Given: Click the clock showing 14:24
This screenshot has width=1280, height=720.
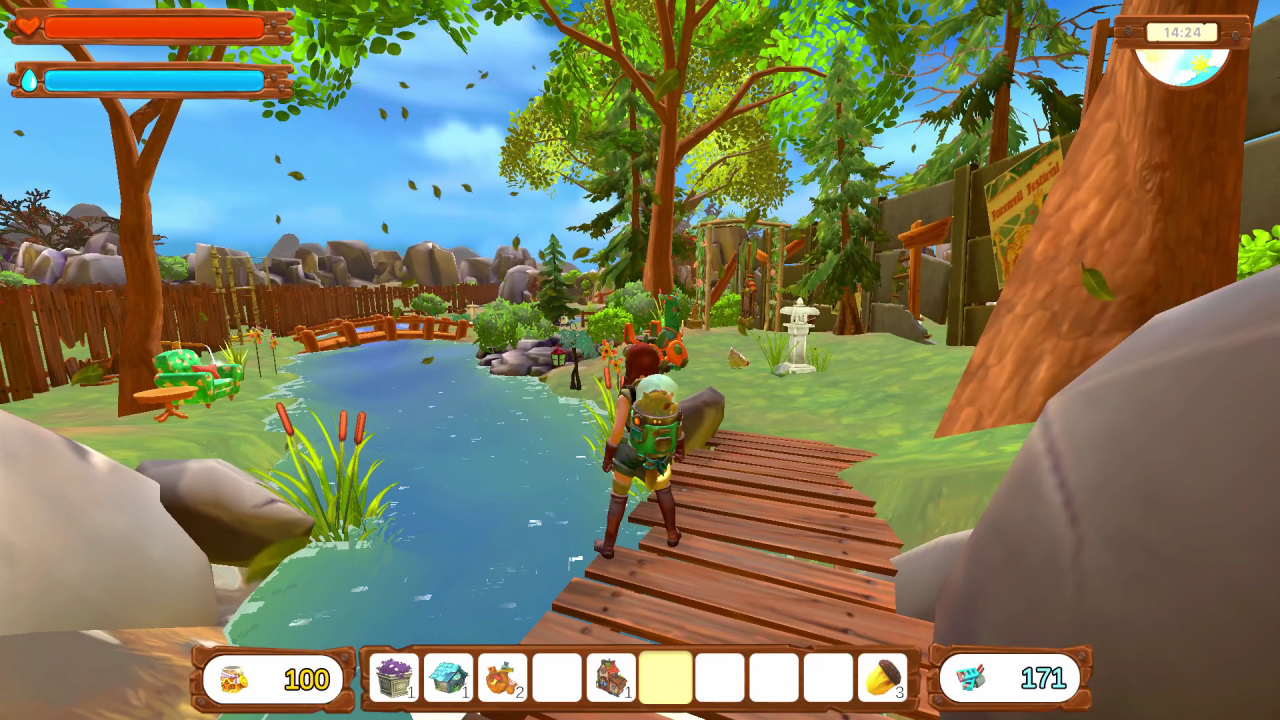Looking at the screenshot, I should click(x=1183, y=33).
